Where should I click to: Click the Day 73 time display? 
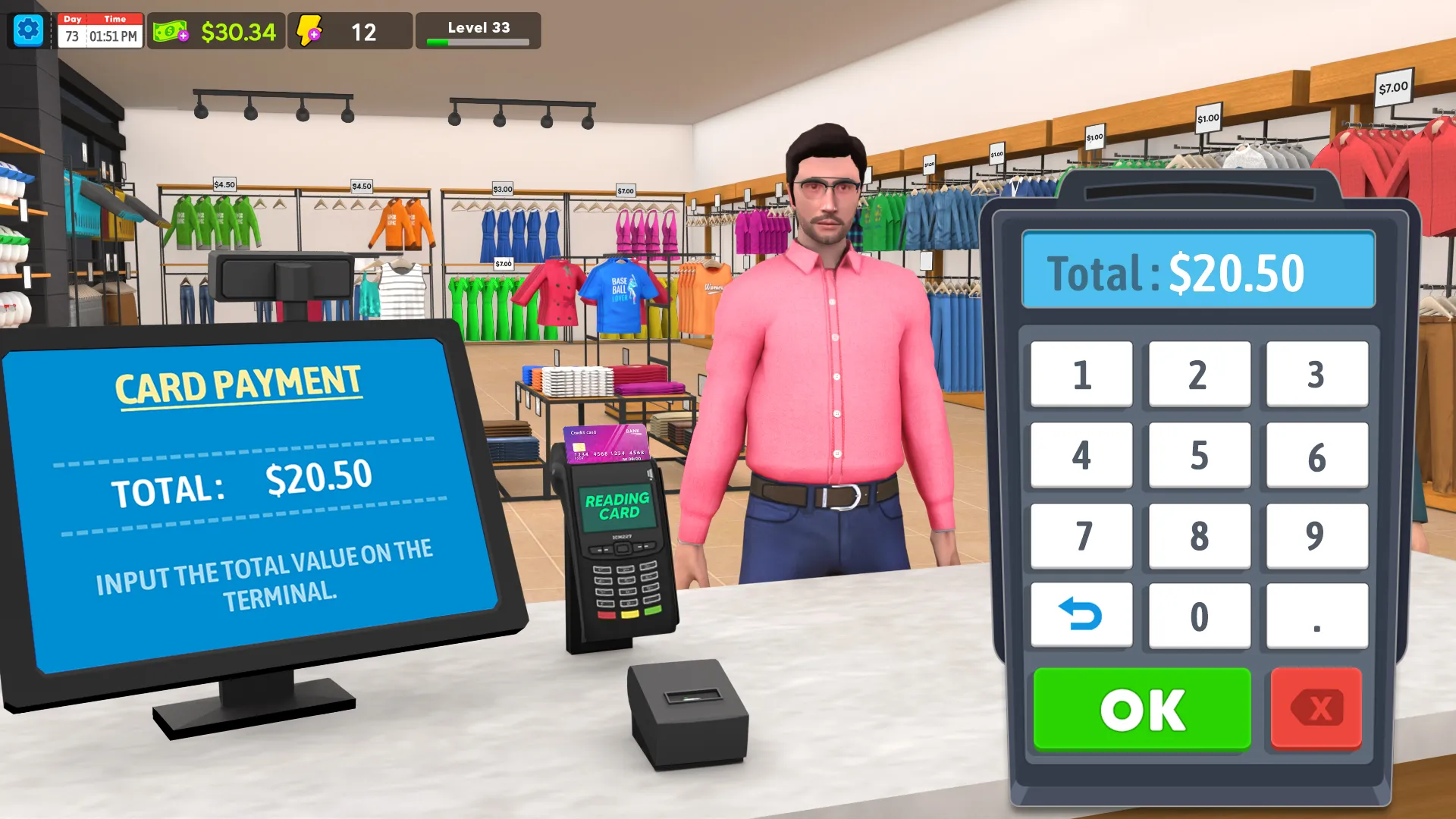click(99, 32)
